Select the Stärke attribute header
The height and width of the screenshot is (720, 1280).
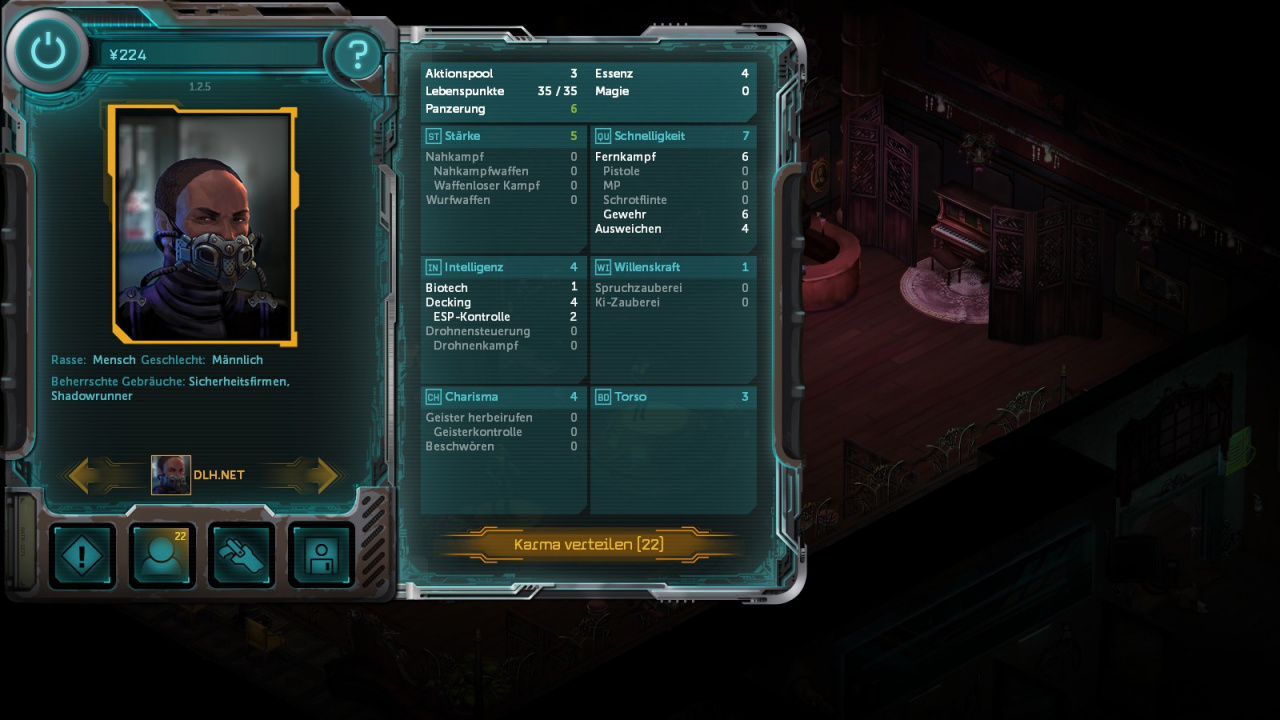[x=502, y=136]
